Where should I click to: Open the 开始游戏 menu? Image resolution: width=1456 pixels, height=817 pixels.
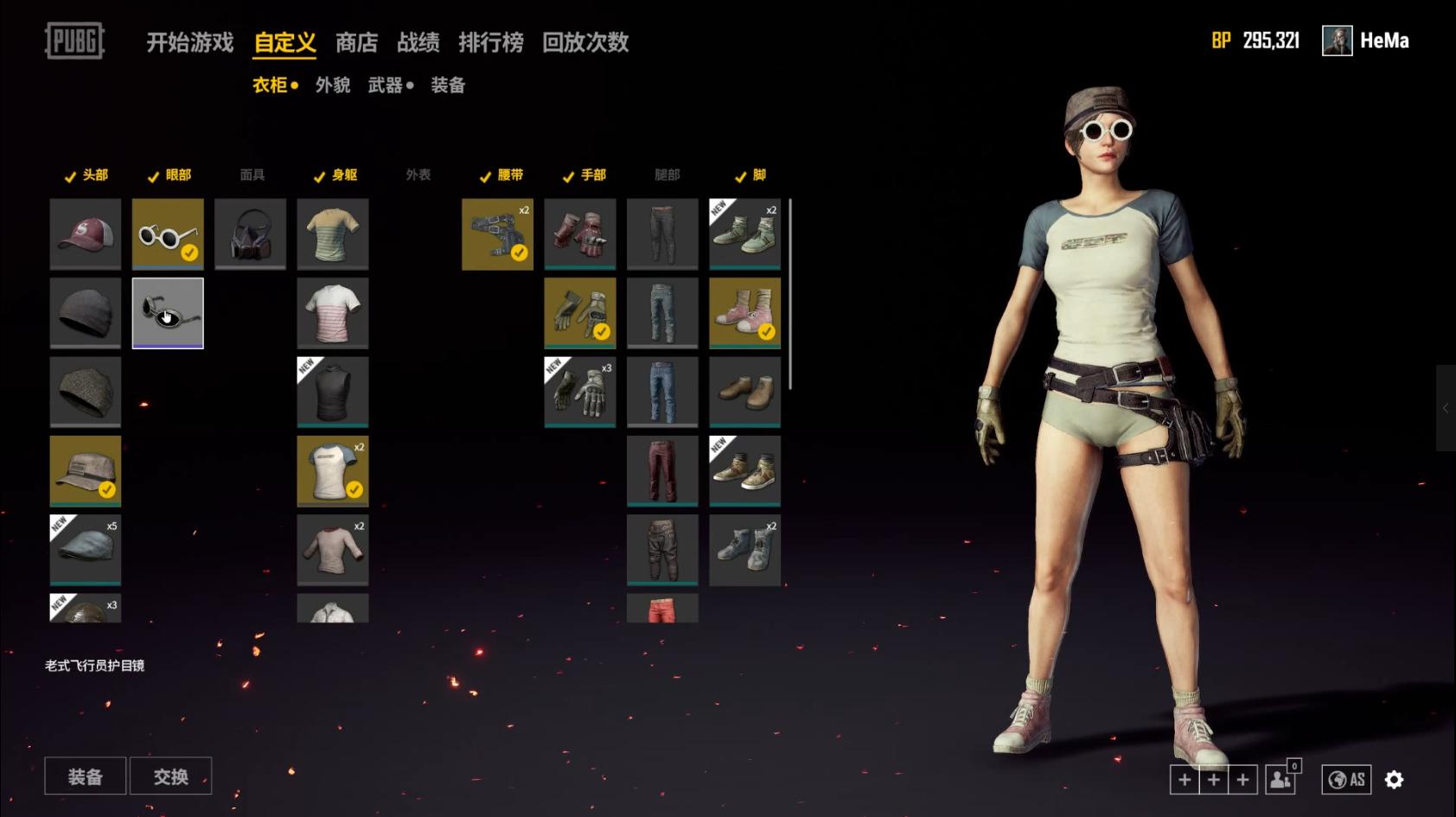pos(189,42)
